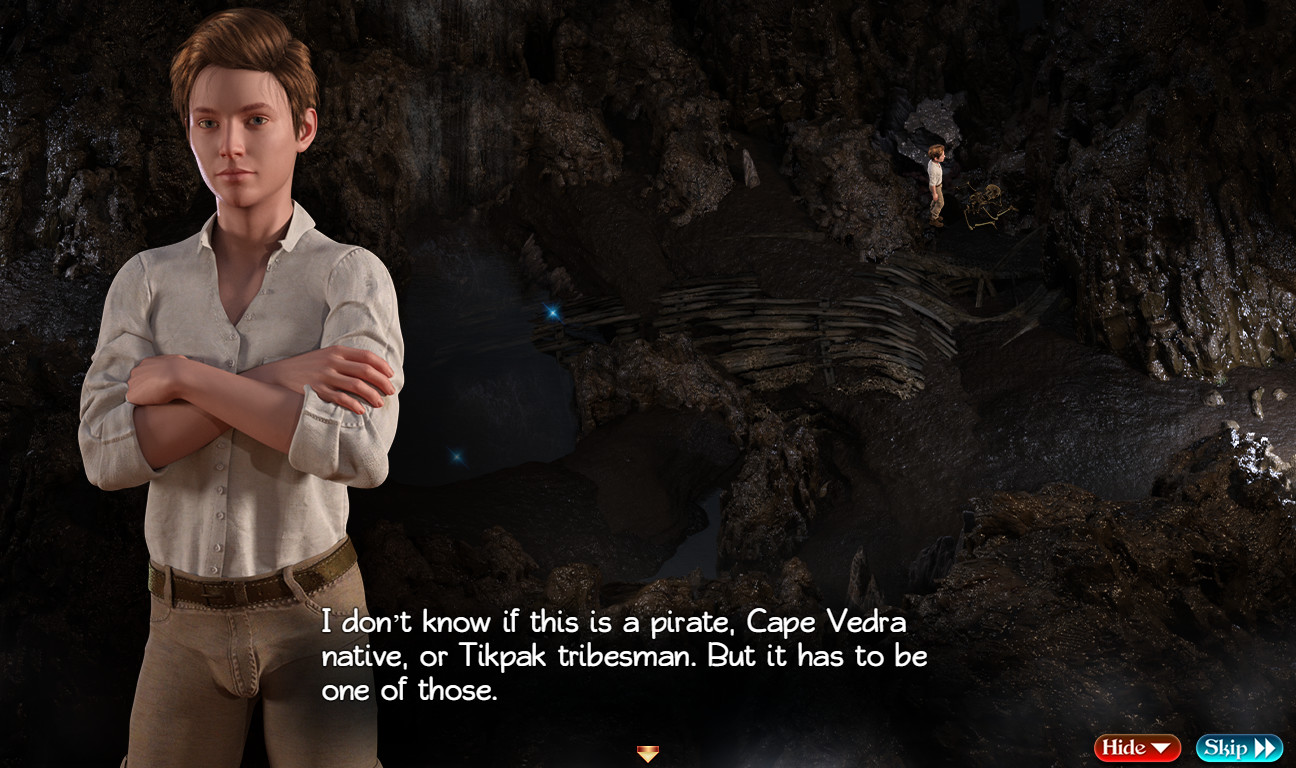
Task: Click the glowing blue sparkle above the pool
Action: click(x=551, y=311)
